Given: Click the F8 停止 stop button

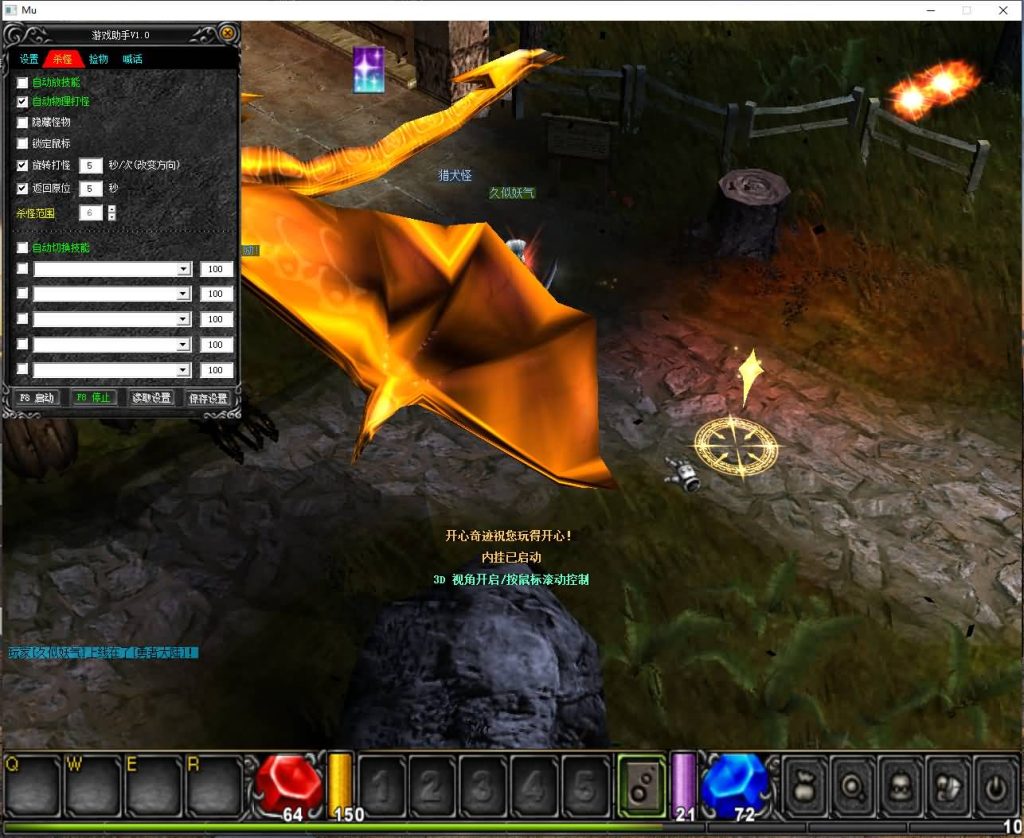Looking at the screenshot, I should point(94,398).
